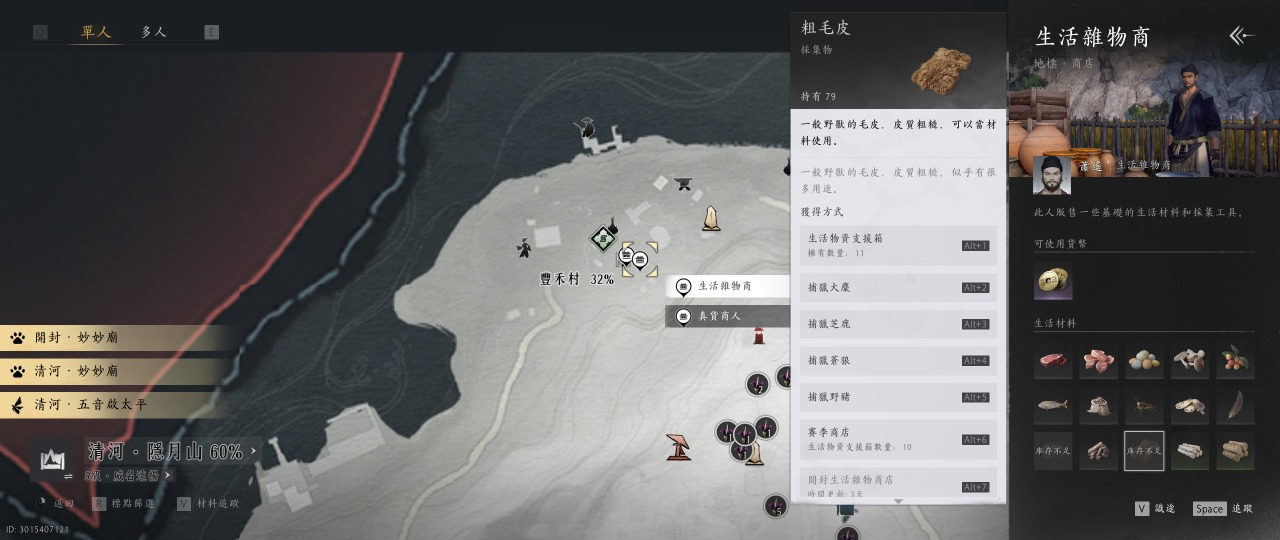Open the 清河·隱月山 60% region progress
The height and width of the screenshot is (540, 1280).
coord(165,452)
